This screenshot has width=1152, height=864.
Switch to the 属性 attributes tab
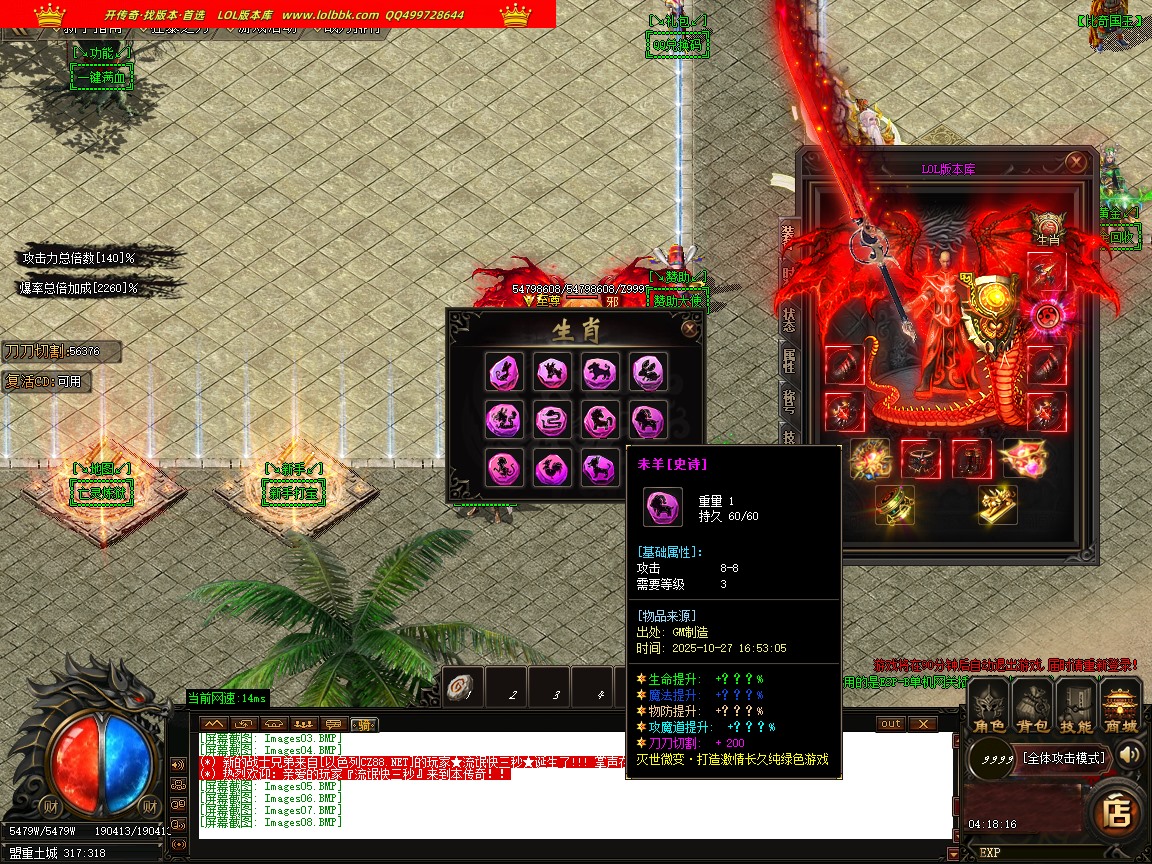point(789,360)
